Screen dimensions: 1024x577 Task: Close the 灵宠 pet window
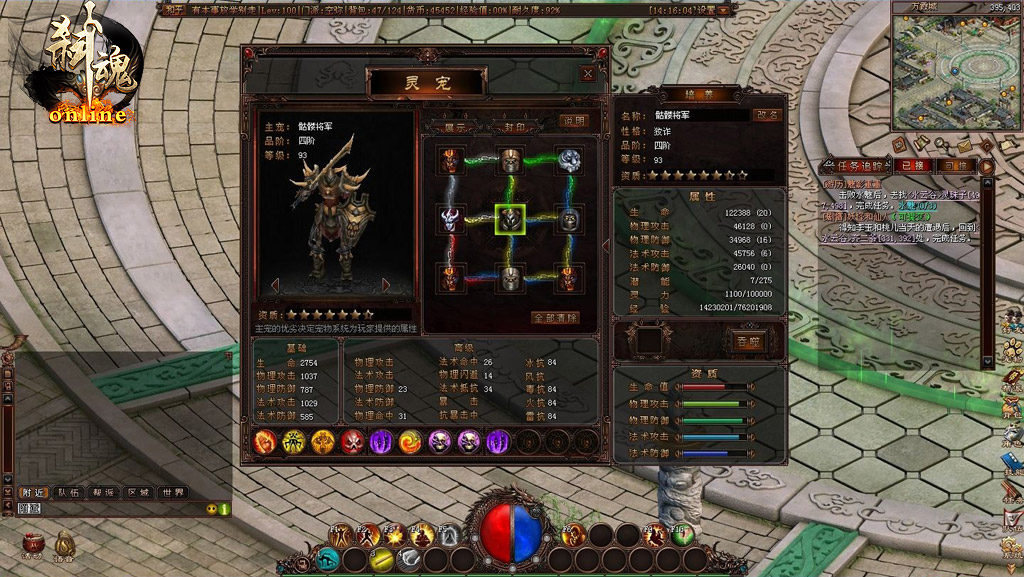(588, 73)
